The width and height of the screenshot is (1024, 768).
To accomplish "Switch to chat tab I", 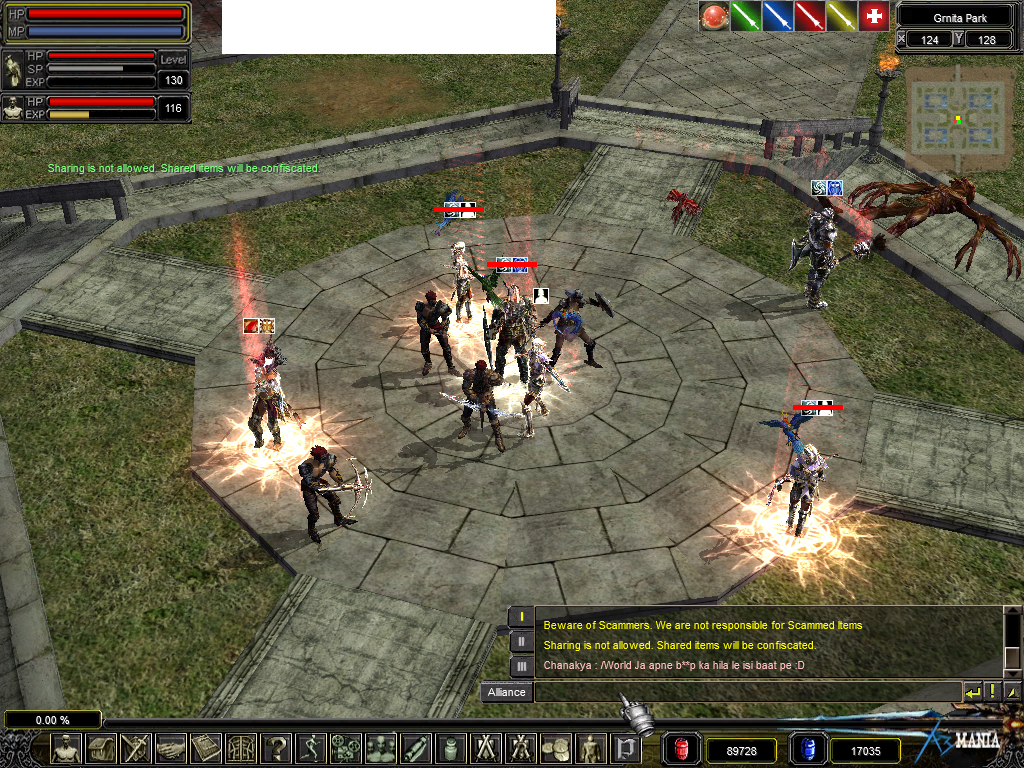I will [x=522, y=617].
